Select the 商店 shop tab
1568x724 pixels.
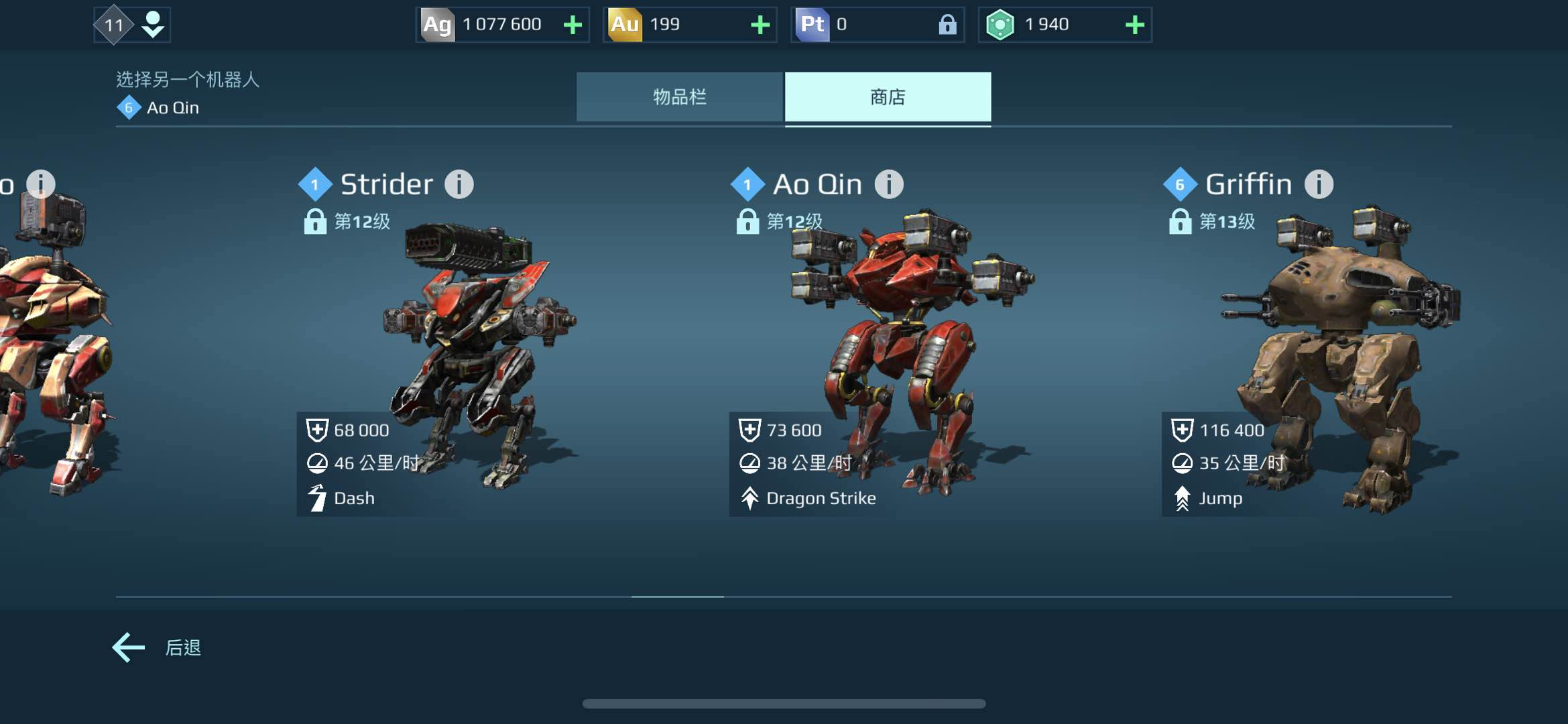888,97
